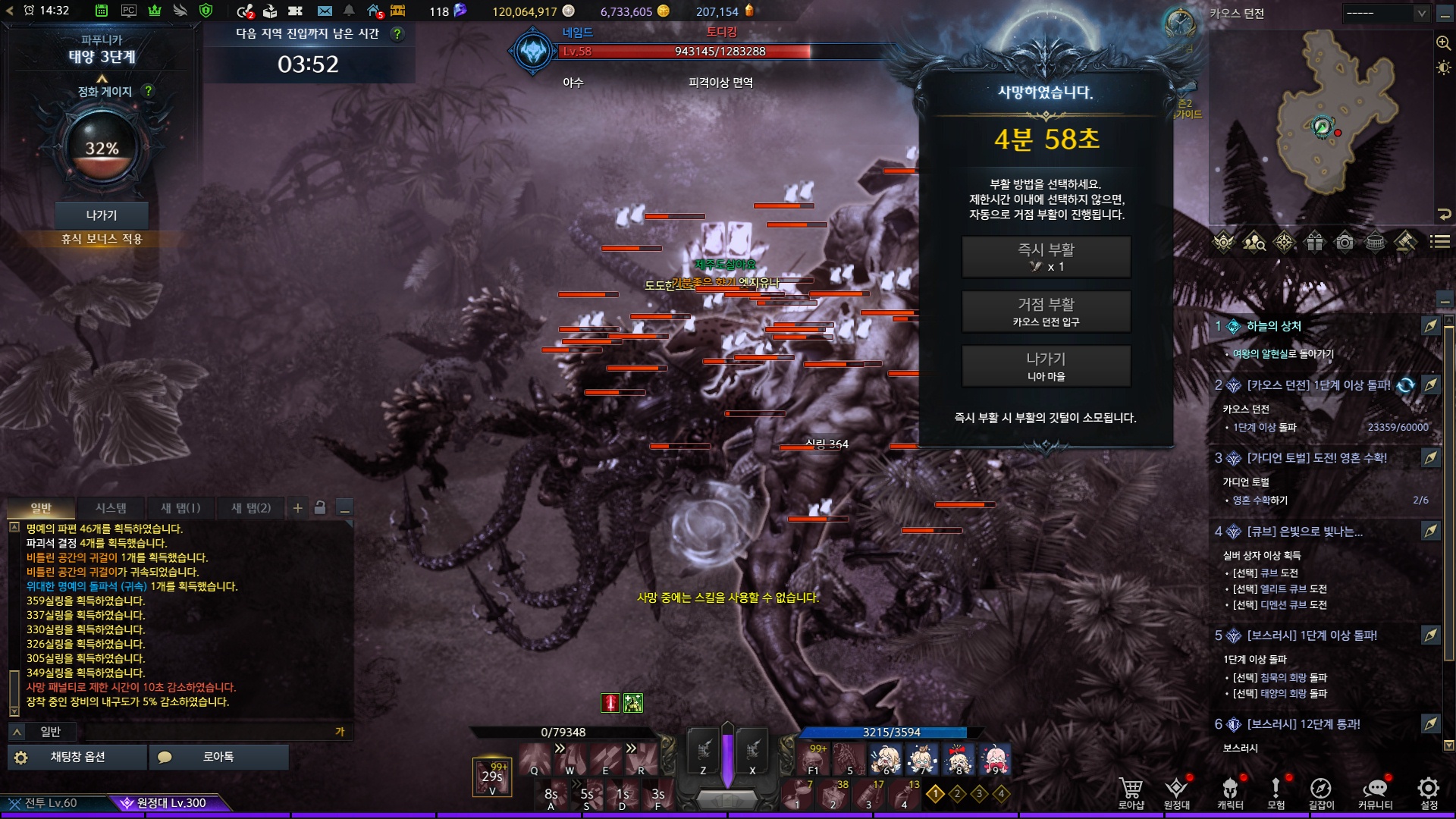The height and width of the screenshot is (819, 1456).
Task: Open the channel dropdown above minimap
Action: (1385, 13)
